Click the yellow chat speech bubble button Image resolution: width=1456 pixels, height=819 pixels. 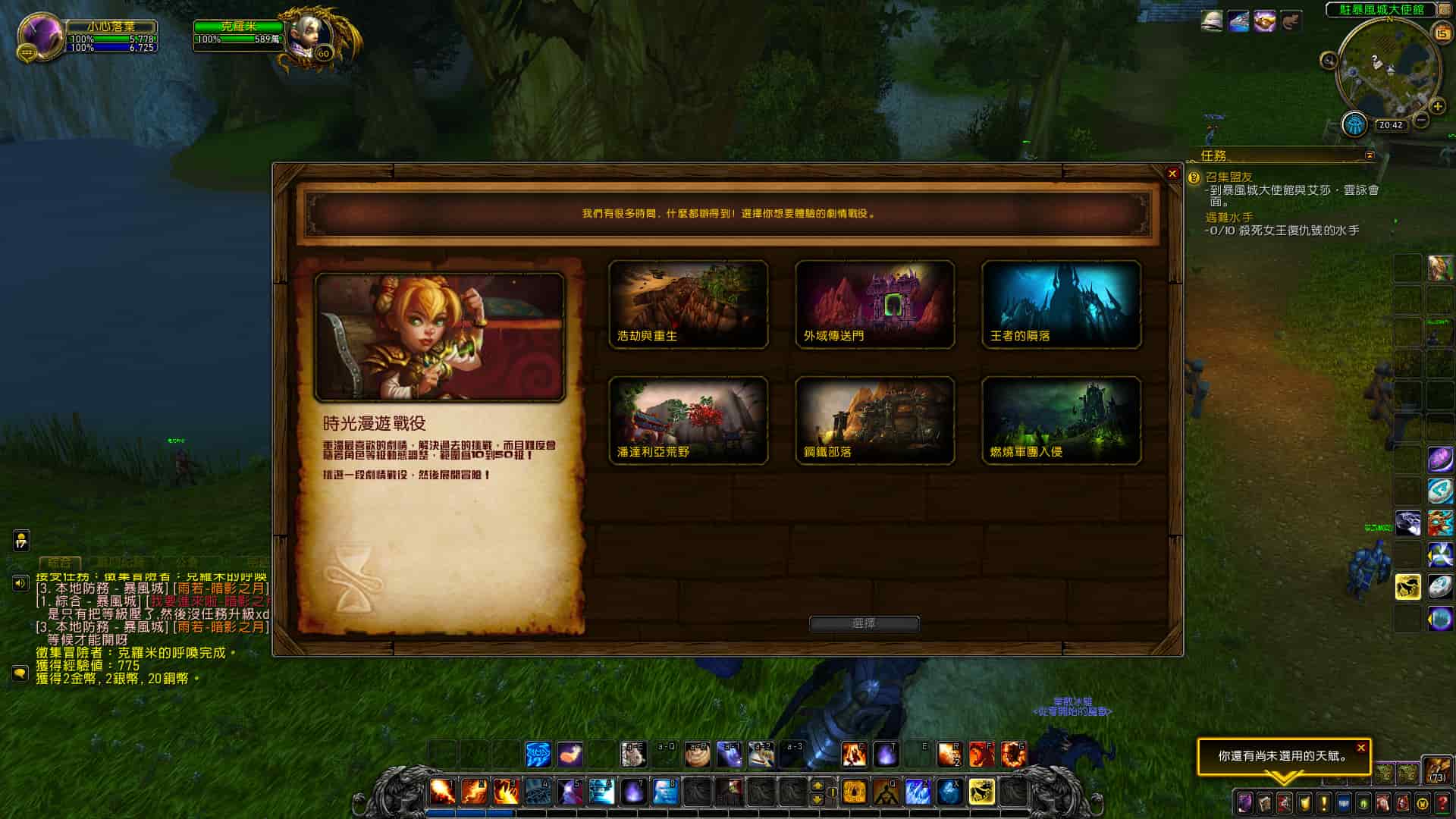point(20,673)
